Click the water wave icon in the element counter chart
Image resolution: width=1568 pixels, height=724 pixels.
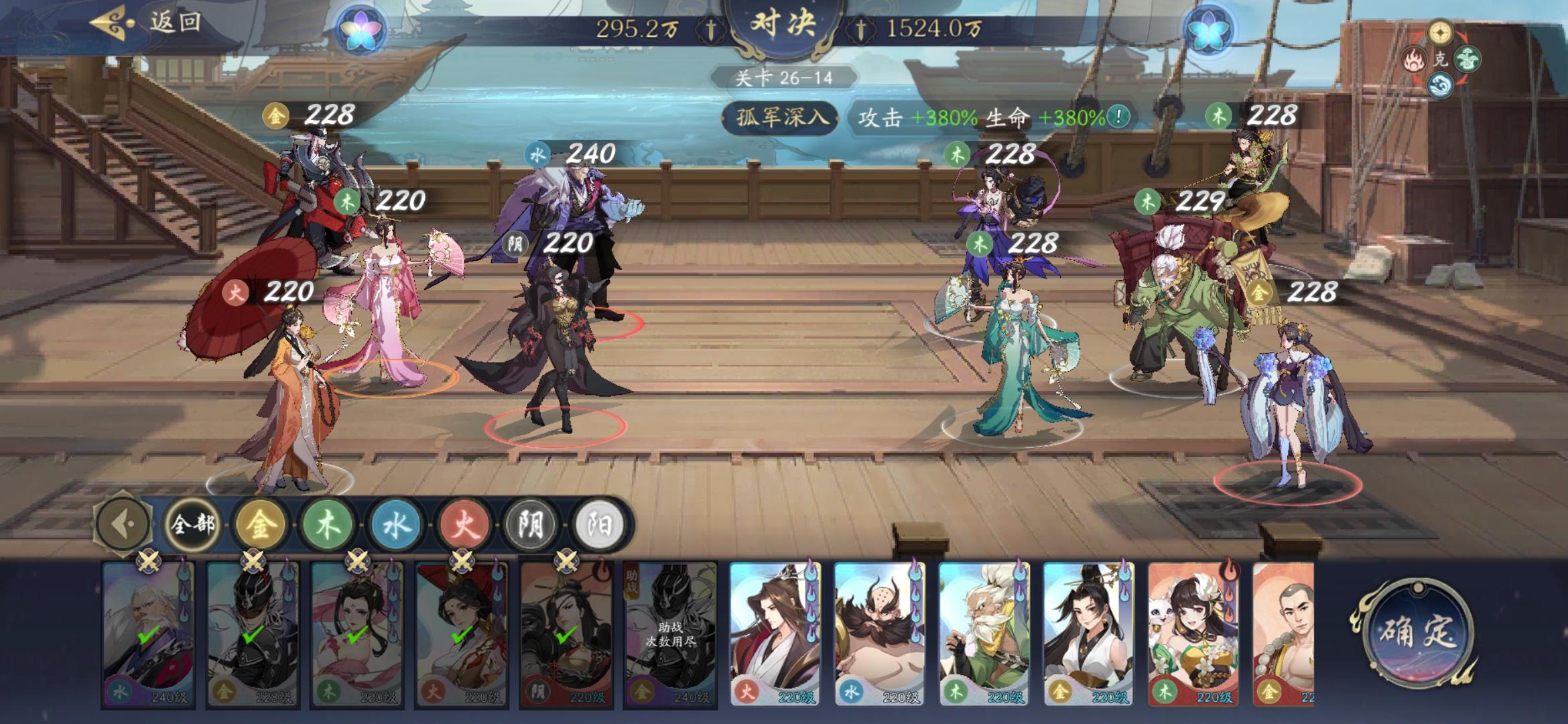1441,84
